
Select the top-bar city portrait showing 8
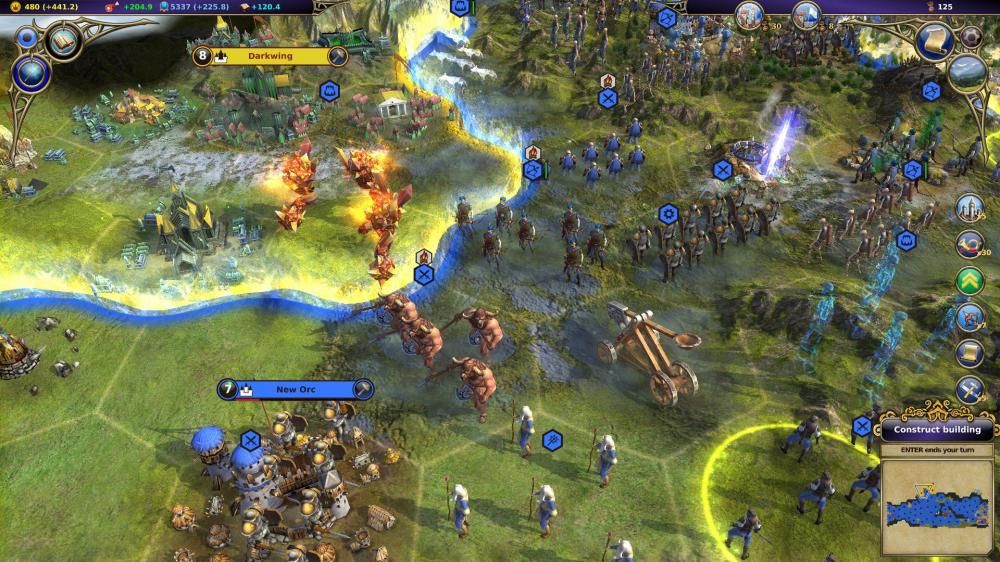pos(806,15)
